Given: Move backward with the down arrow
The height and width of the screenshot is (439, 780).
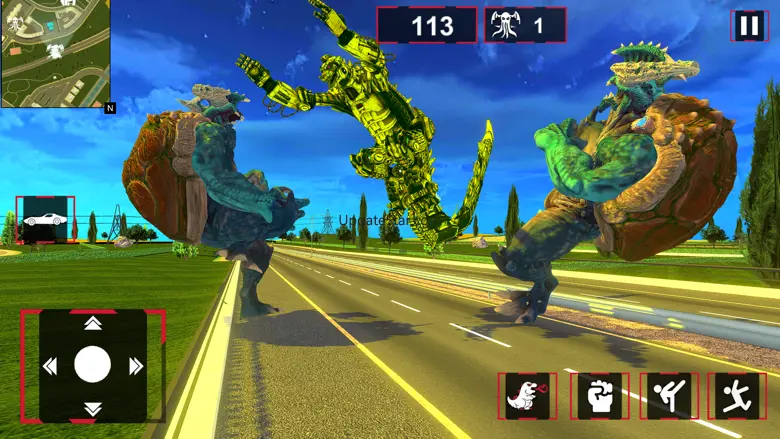Looking at the screenshot, I should (x=92, y=409).
